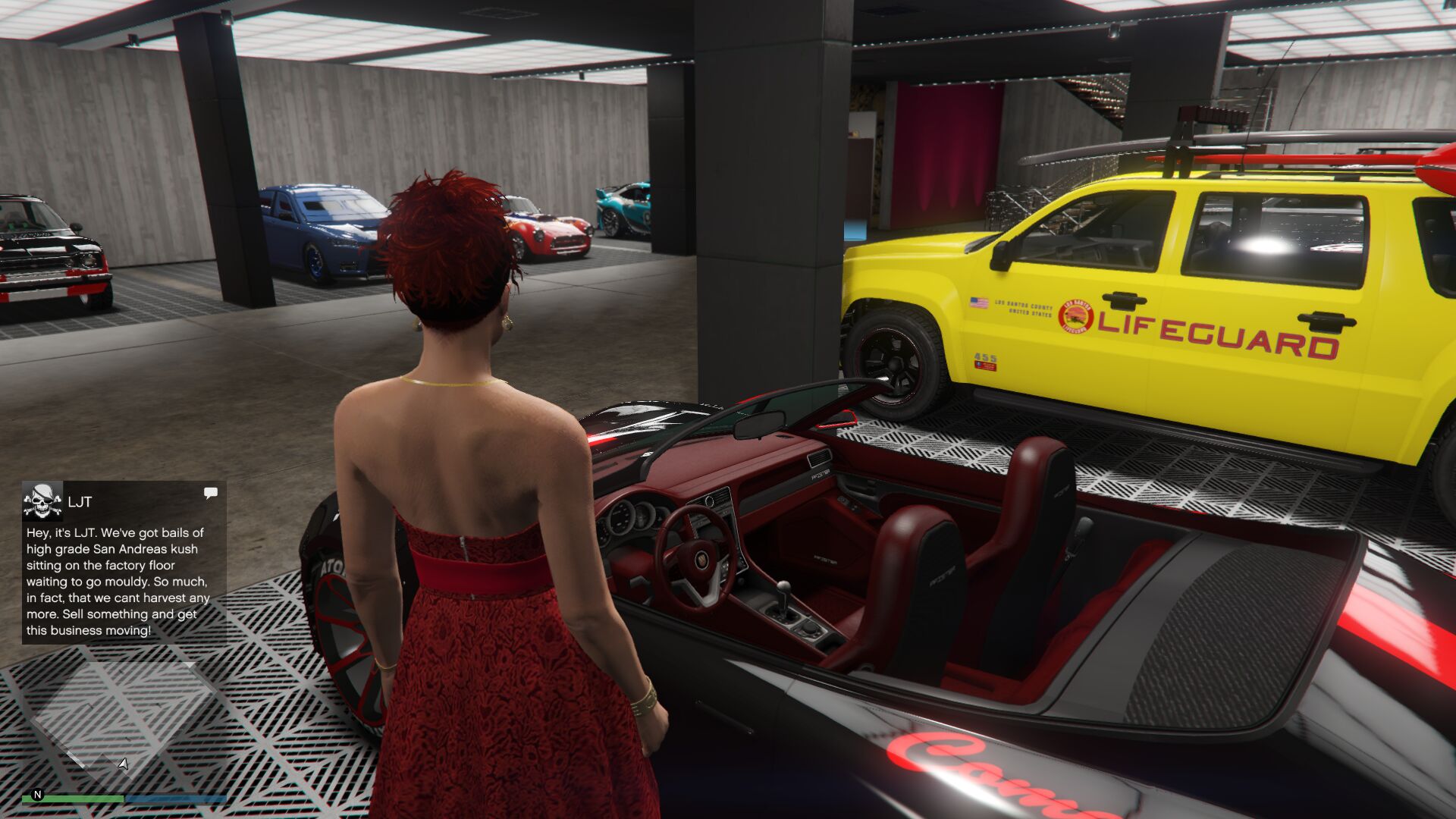The height and width of the screenshot is (819, 1456).
Task: Click the LJT skull contact avatar
Action: point(42,500)
